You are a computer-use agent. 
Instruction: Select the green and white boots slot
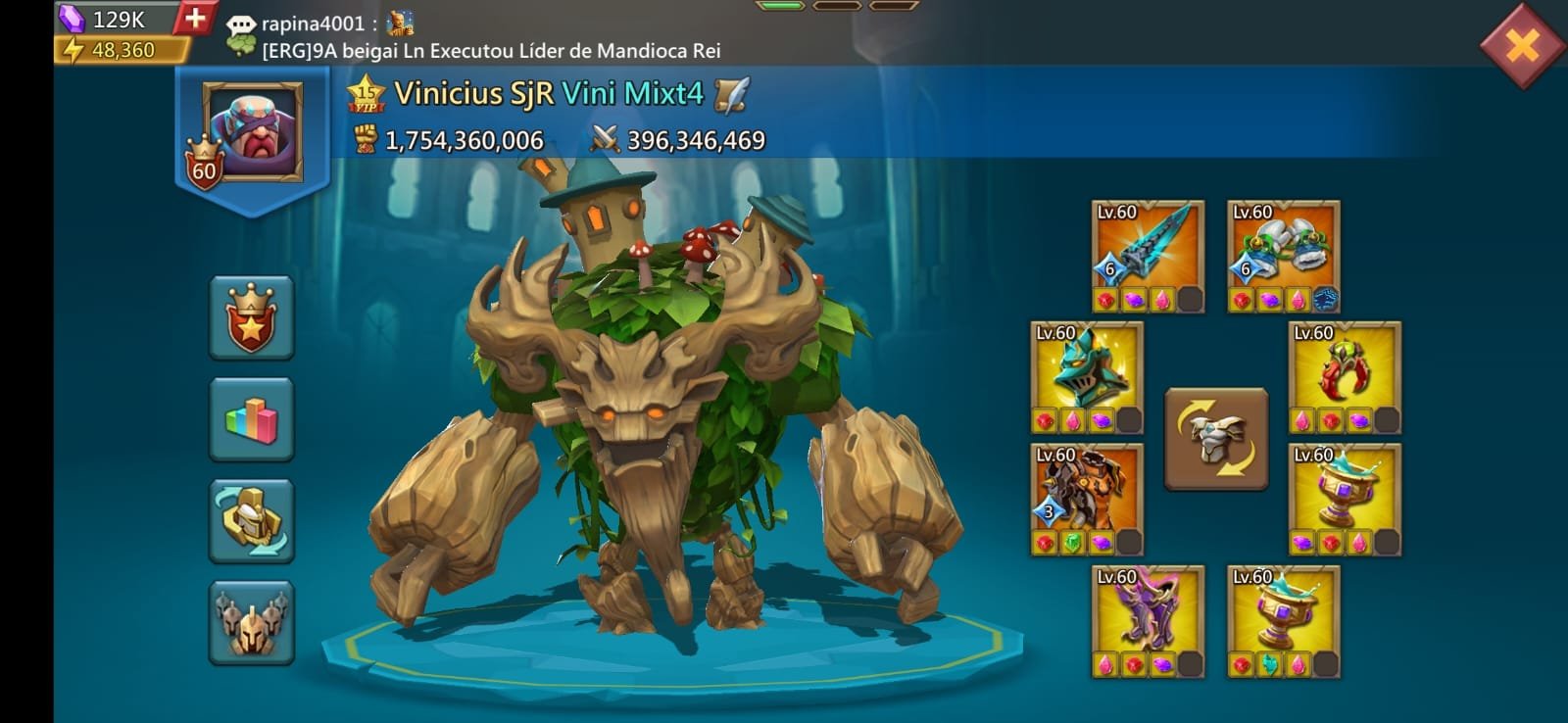1283,256
